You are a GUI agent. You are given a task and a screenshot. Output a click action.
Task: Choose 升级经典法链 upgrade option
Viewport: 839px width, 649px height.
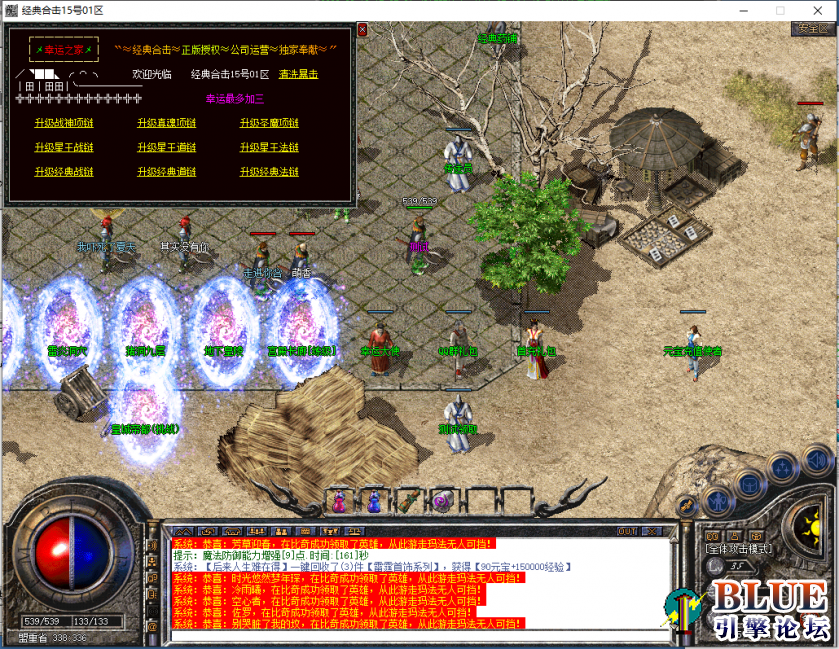(269, 172)
